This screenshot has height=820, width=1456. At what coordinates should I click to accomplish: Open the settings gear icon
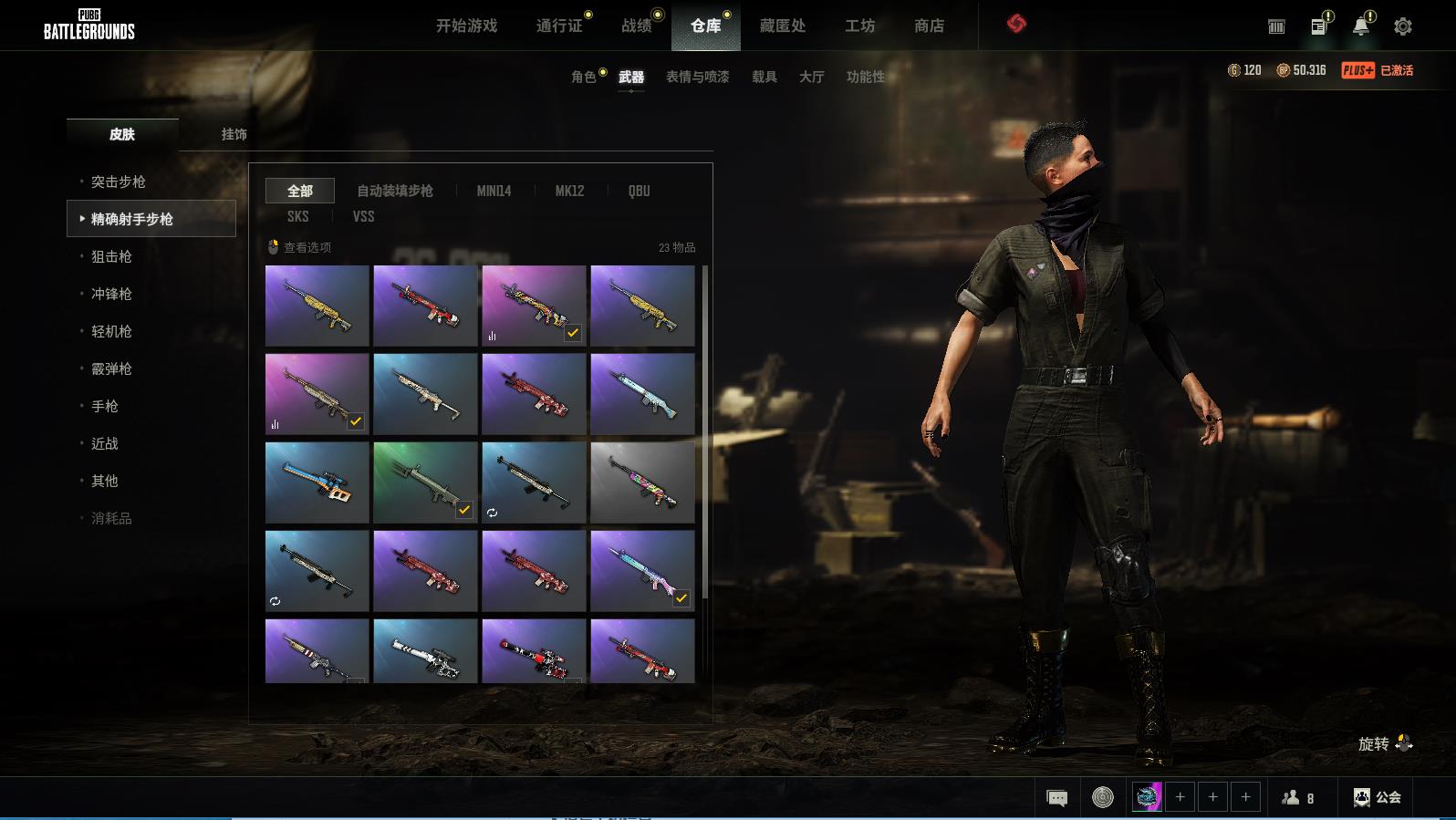coord(1403,26)
